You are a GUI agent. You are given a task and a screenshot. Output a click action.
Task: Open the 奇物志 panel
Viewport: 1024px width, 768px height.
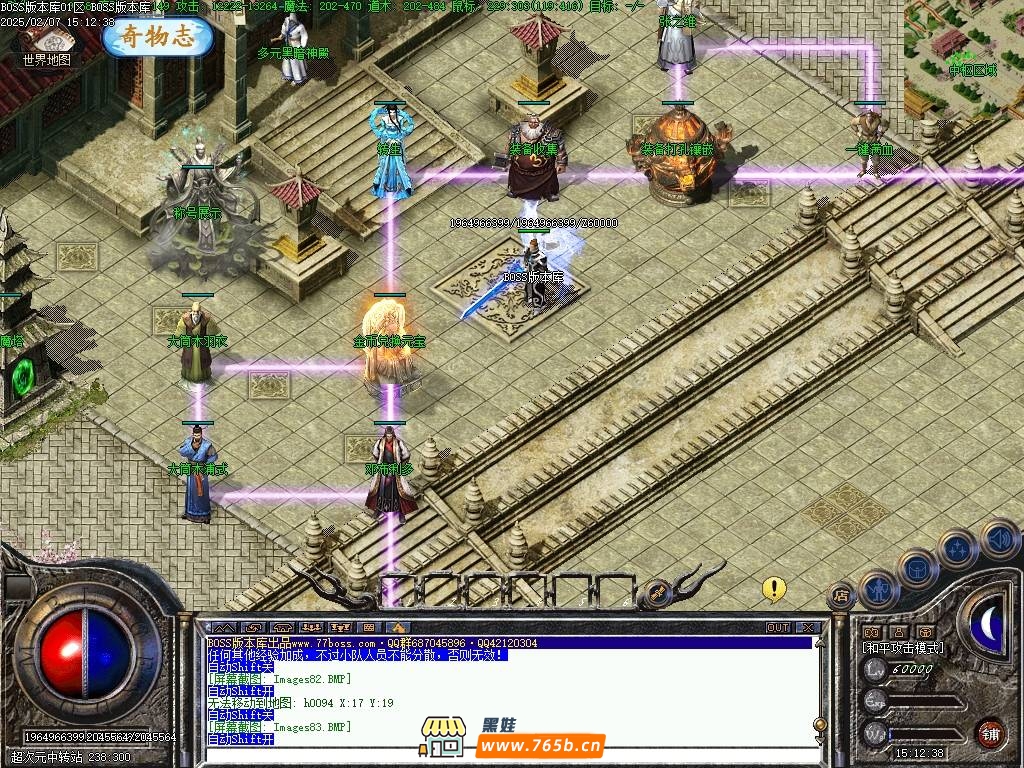point(158,37)
